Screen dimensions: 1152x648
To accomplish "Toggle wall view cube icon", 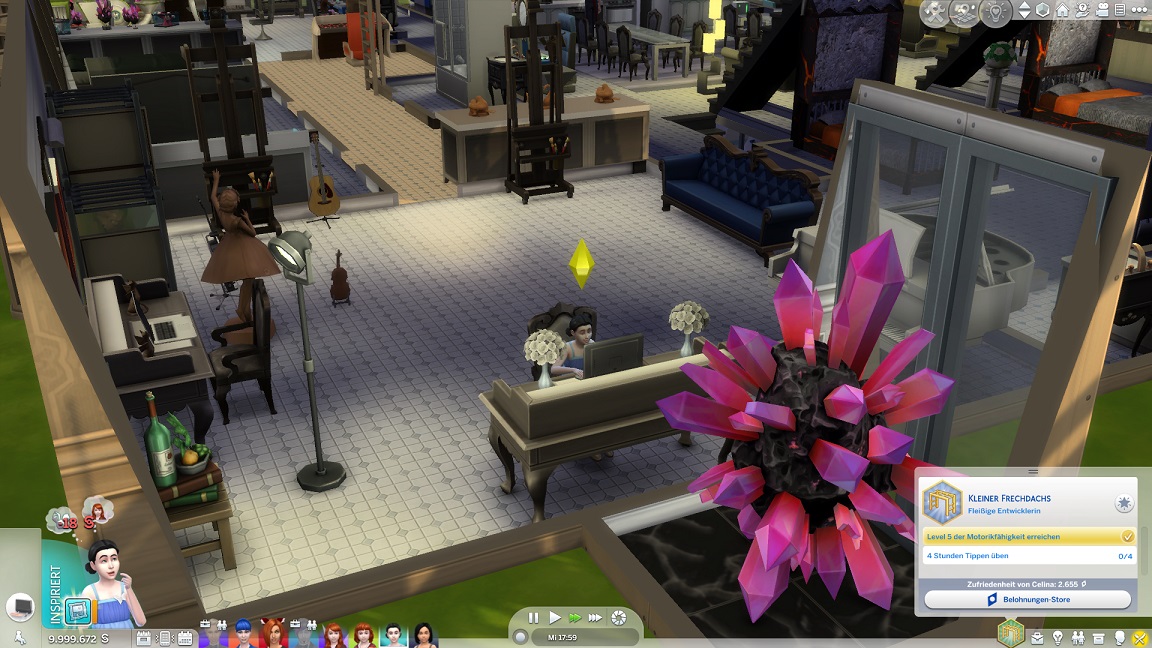I will 1043,10.
